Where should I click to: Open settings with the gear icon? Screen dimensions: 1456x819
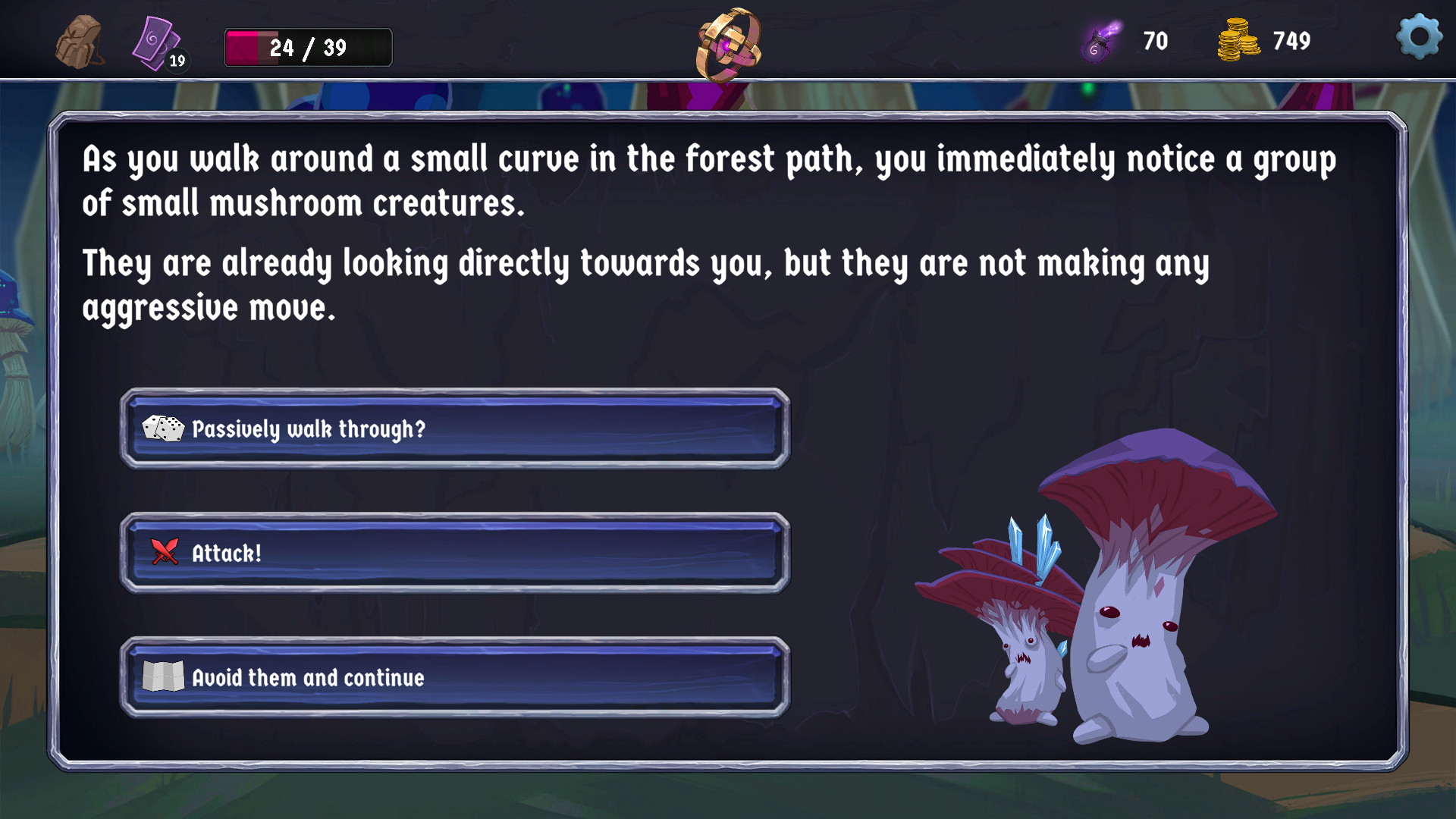coord(1419,36)
